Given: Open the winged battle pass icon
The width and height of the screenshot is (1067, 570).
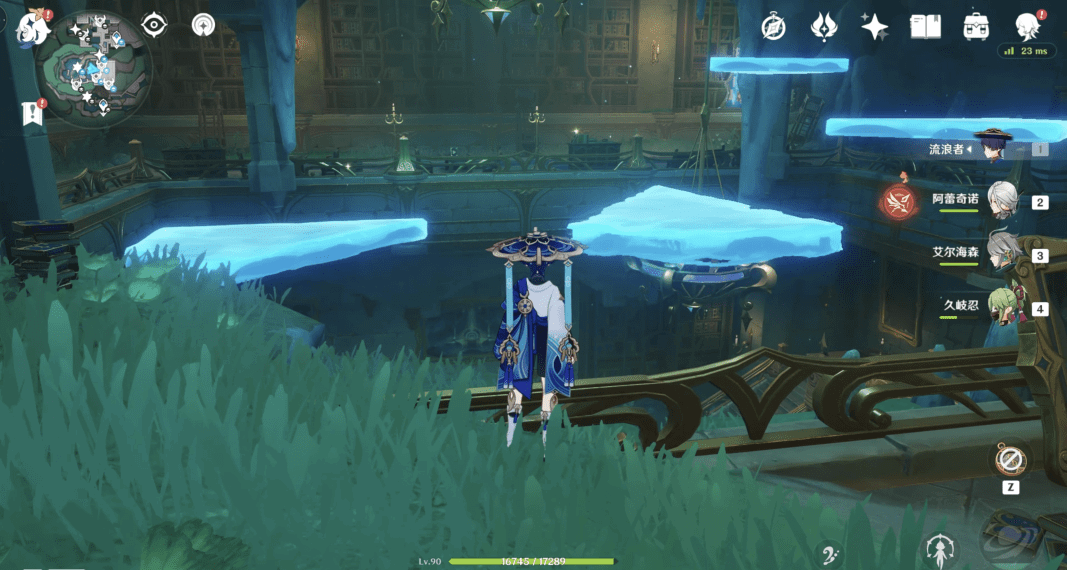Looking at the screenshot, I should 824,27.
